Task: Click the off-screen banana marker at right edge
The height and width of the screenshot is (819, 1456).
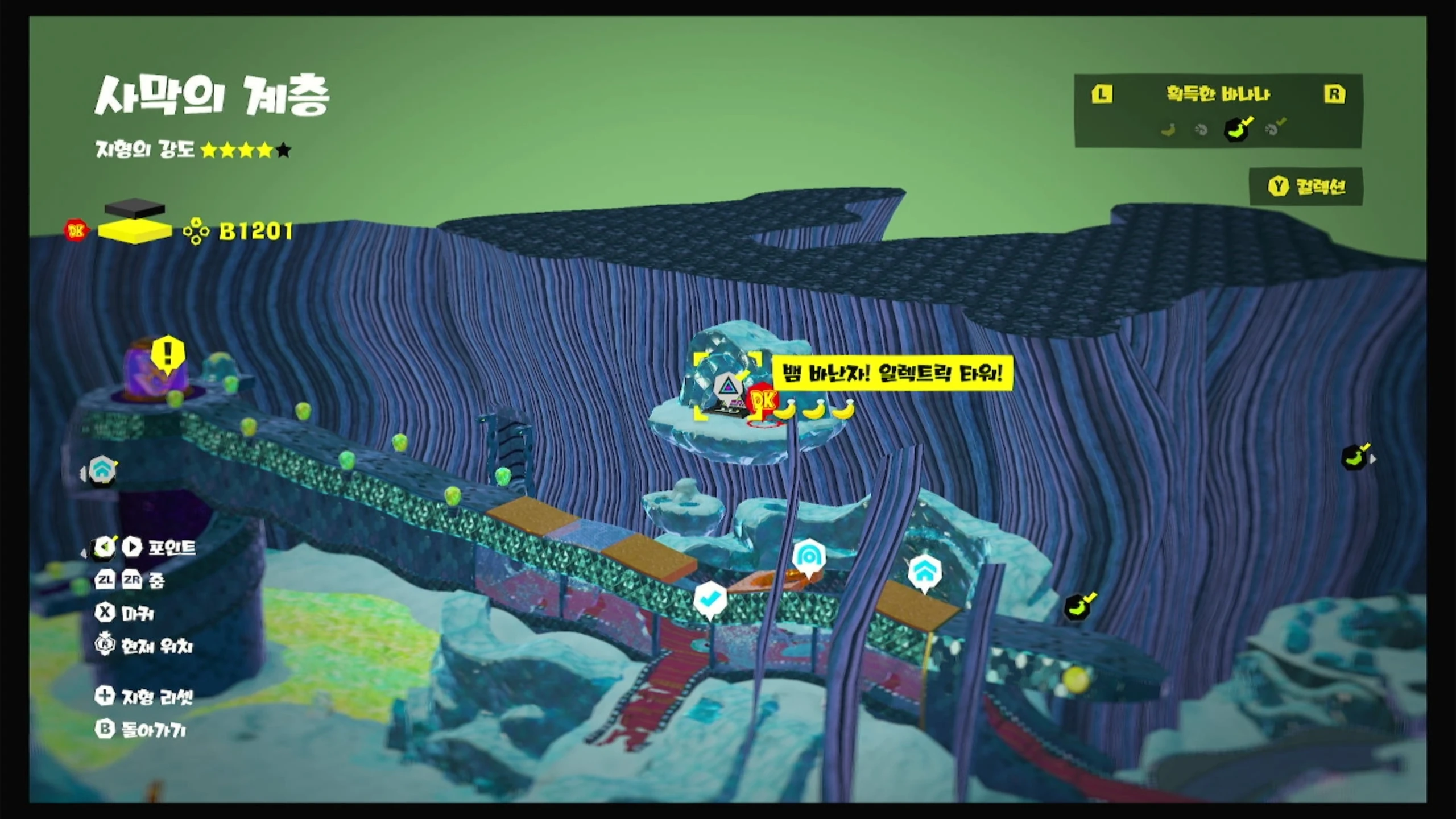Action: [1357, 457]
